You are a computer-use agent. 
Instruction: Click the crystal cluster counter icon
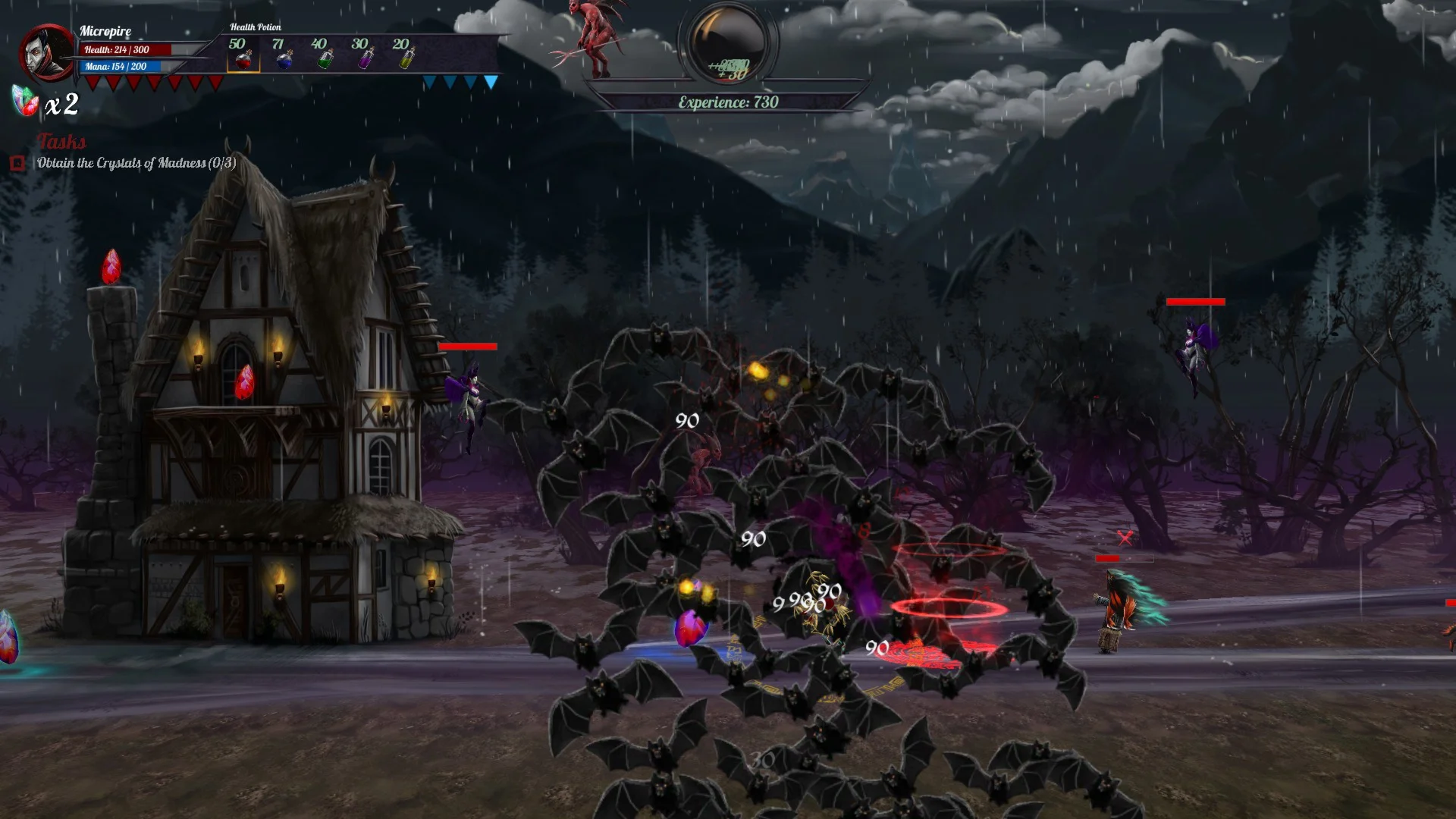(x=25, y=102)
